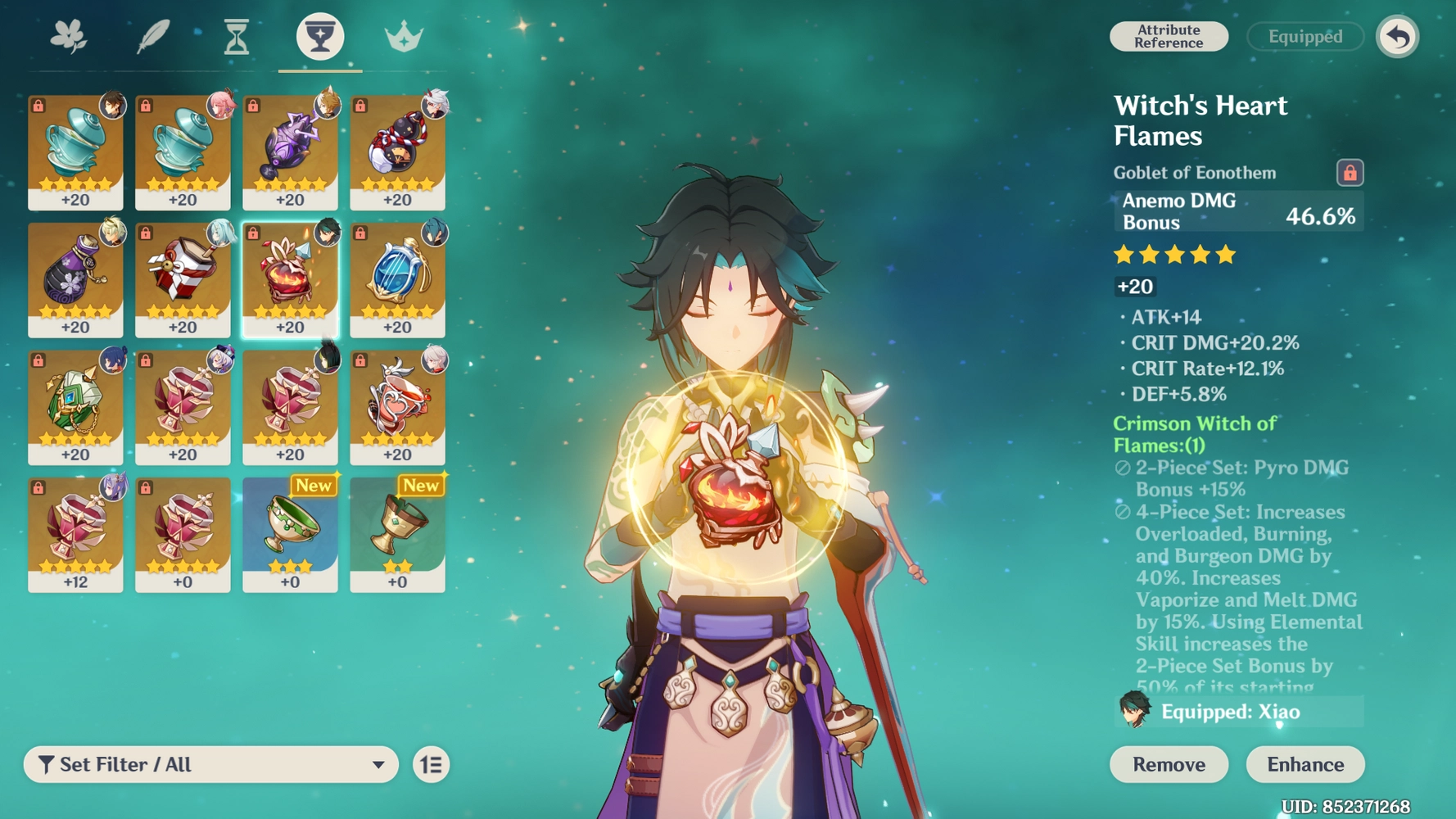
Task: Select the New 3-star green goblet artifact
Action: 289,532
